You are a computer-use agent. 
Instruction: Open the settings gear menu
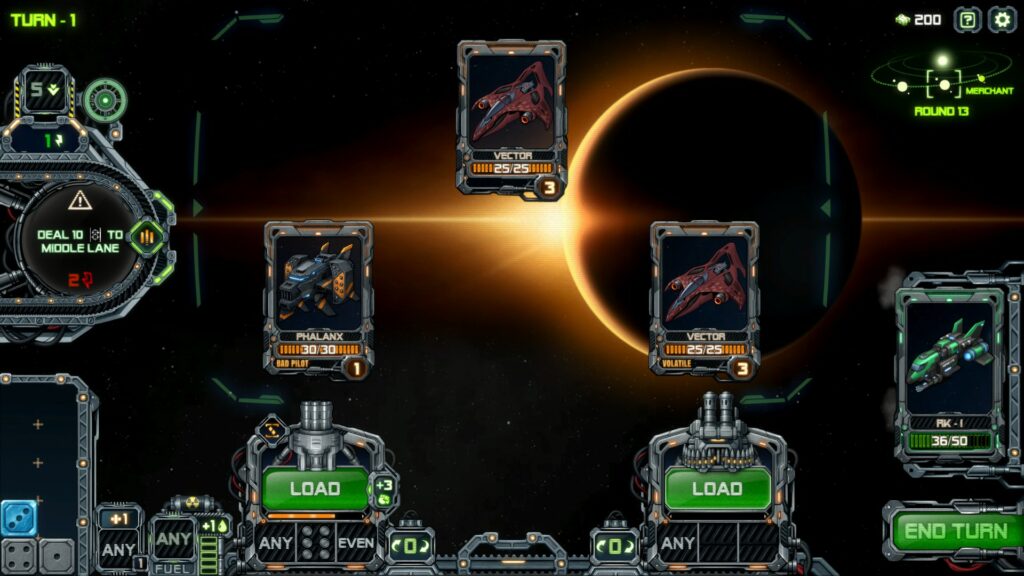pyautogui.click(x=1001, y=19)
